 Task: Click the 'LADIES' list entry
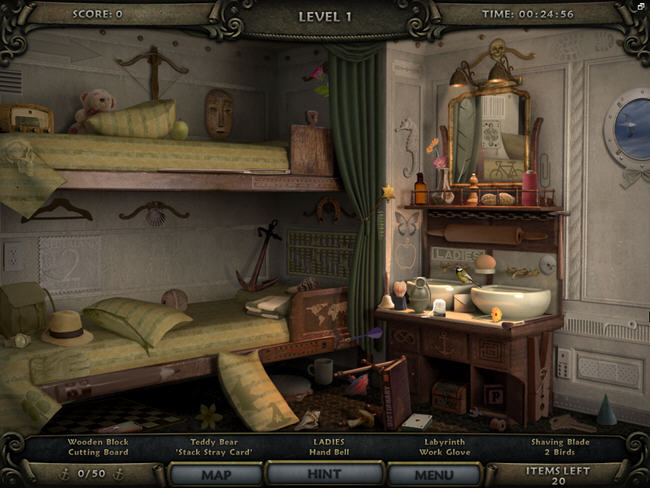(327, 440)
